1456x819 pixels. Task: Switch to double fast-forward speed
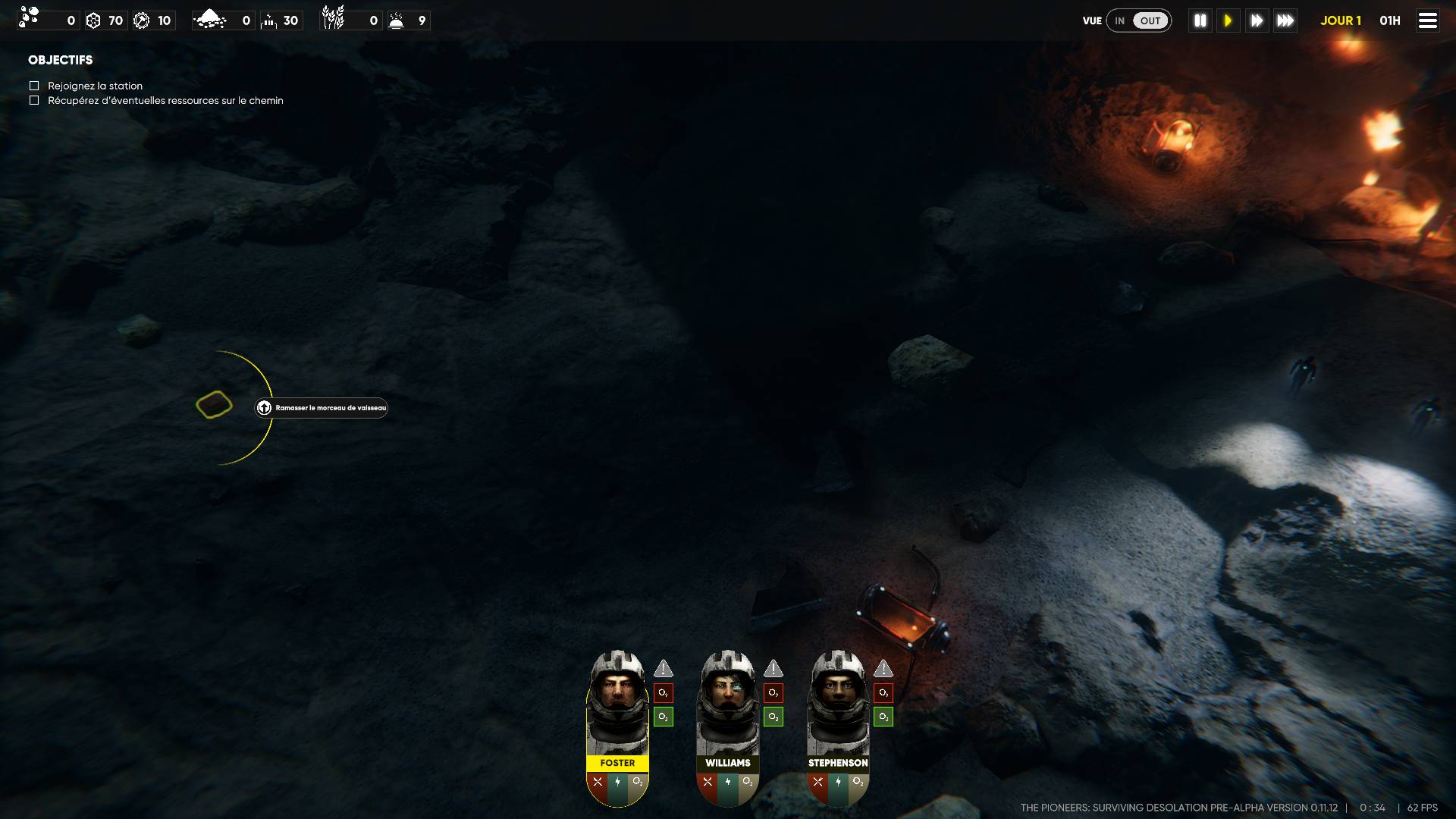point(1257,20)
